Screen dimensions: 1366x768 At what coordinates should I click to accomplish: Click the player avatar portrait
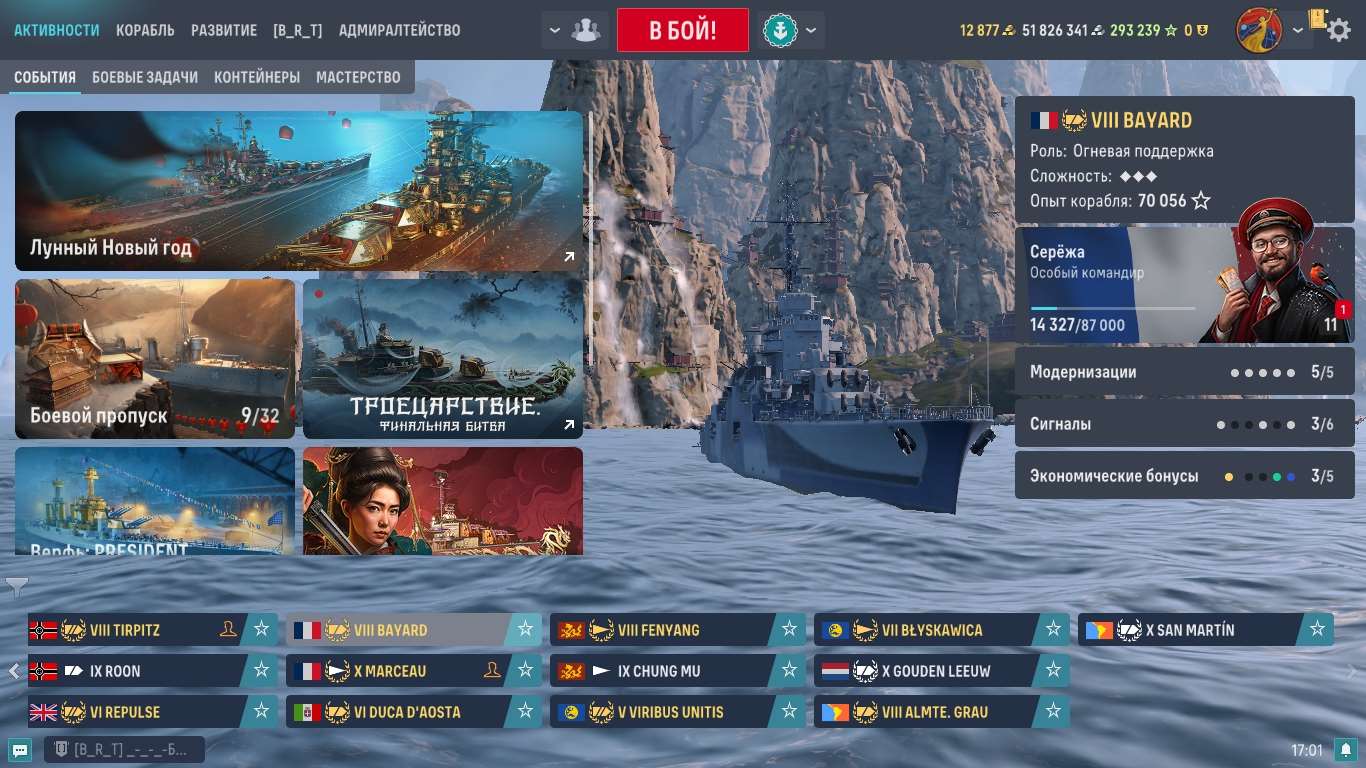1261,29
